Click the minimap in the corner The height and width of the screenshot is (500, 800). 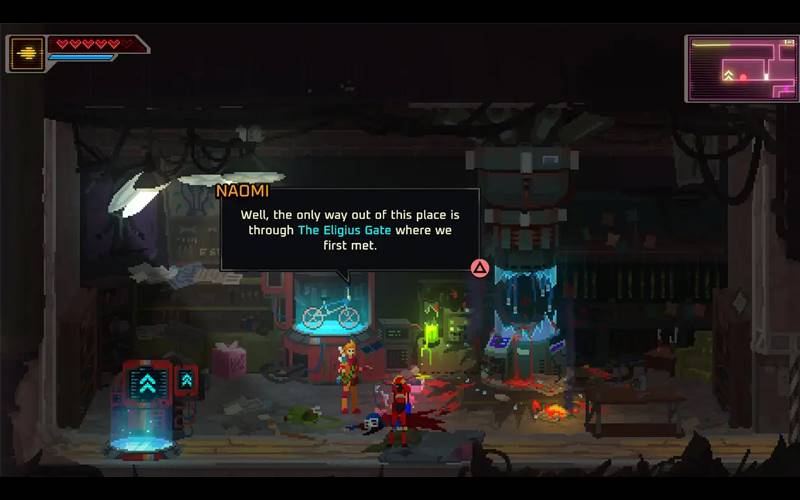pos(741,68)
